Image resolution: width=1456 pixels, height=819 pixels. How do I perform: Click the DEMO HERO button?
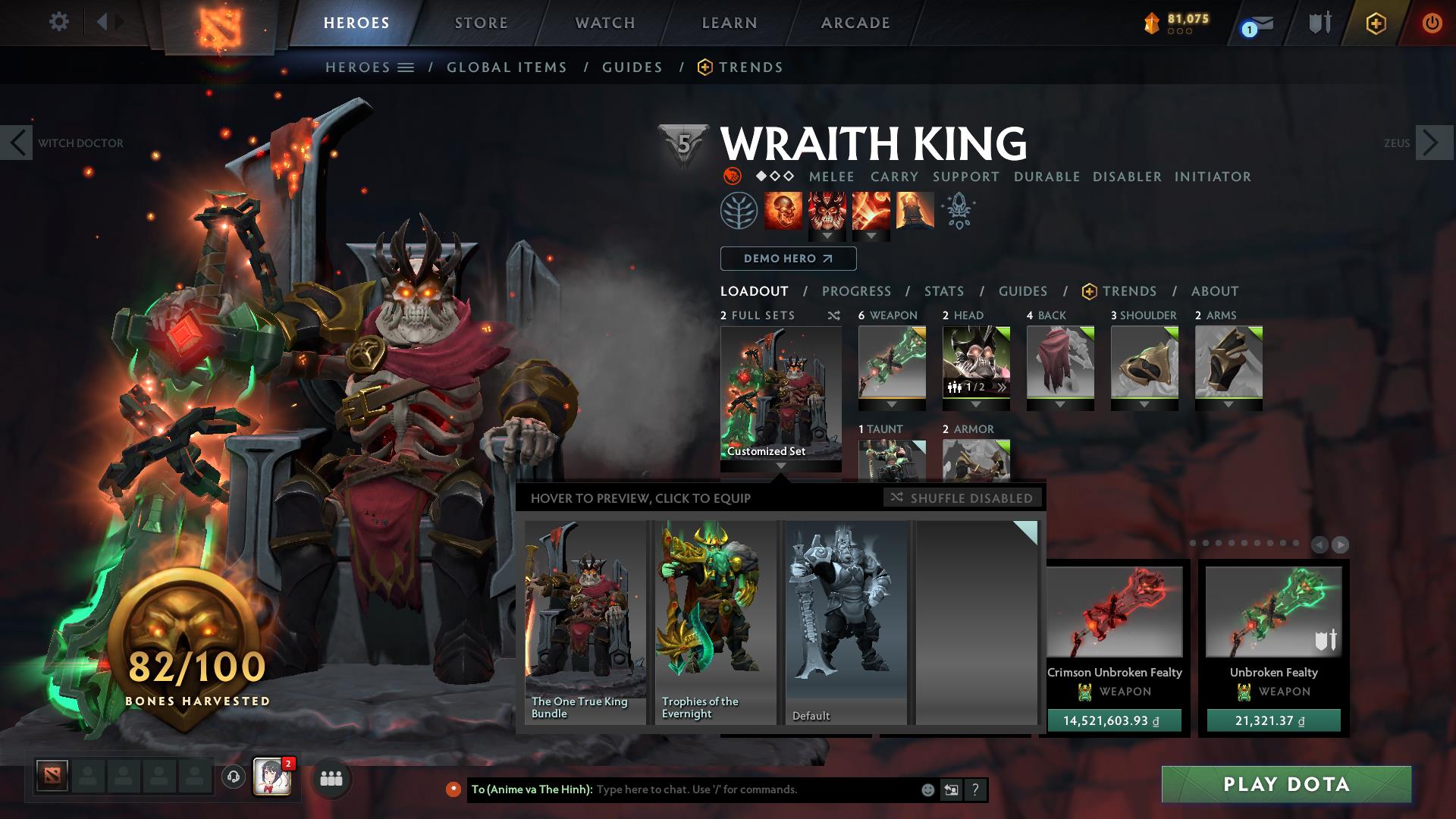[787, 259]
